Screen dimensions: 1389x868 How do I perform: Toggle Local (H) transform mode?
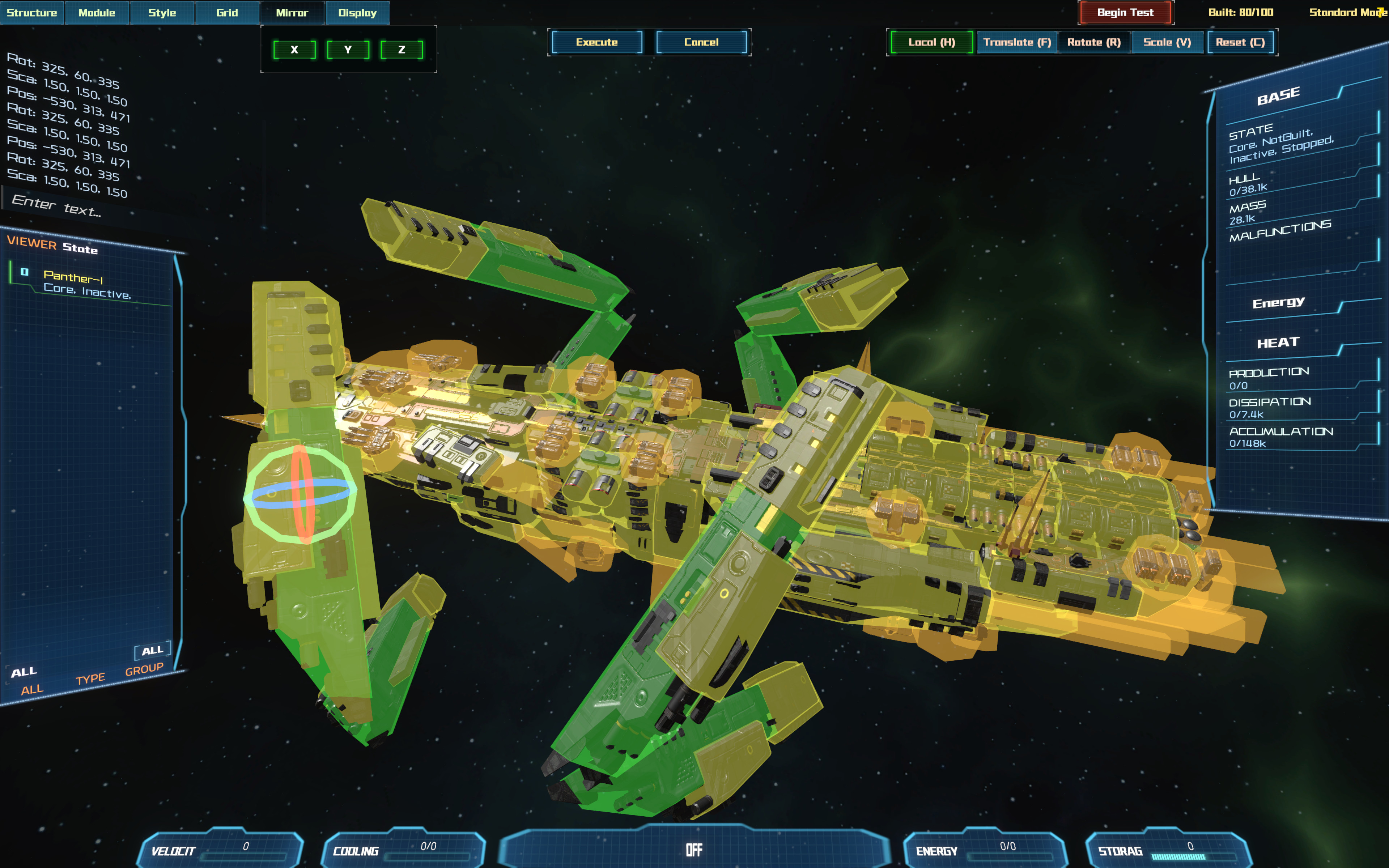[931, 42]
